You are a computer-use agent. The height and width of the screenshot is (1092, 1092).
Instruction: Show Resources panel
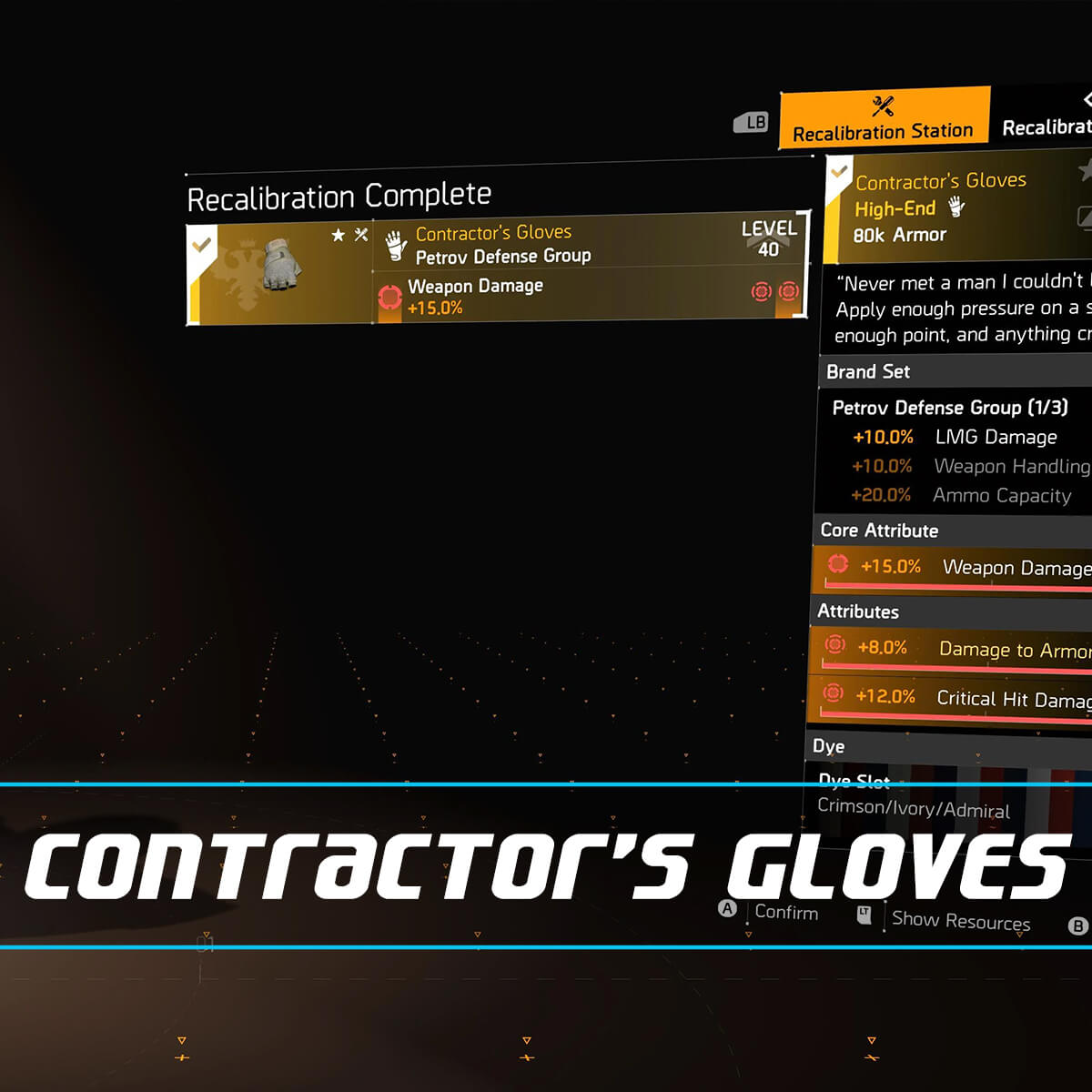point(960,920)
